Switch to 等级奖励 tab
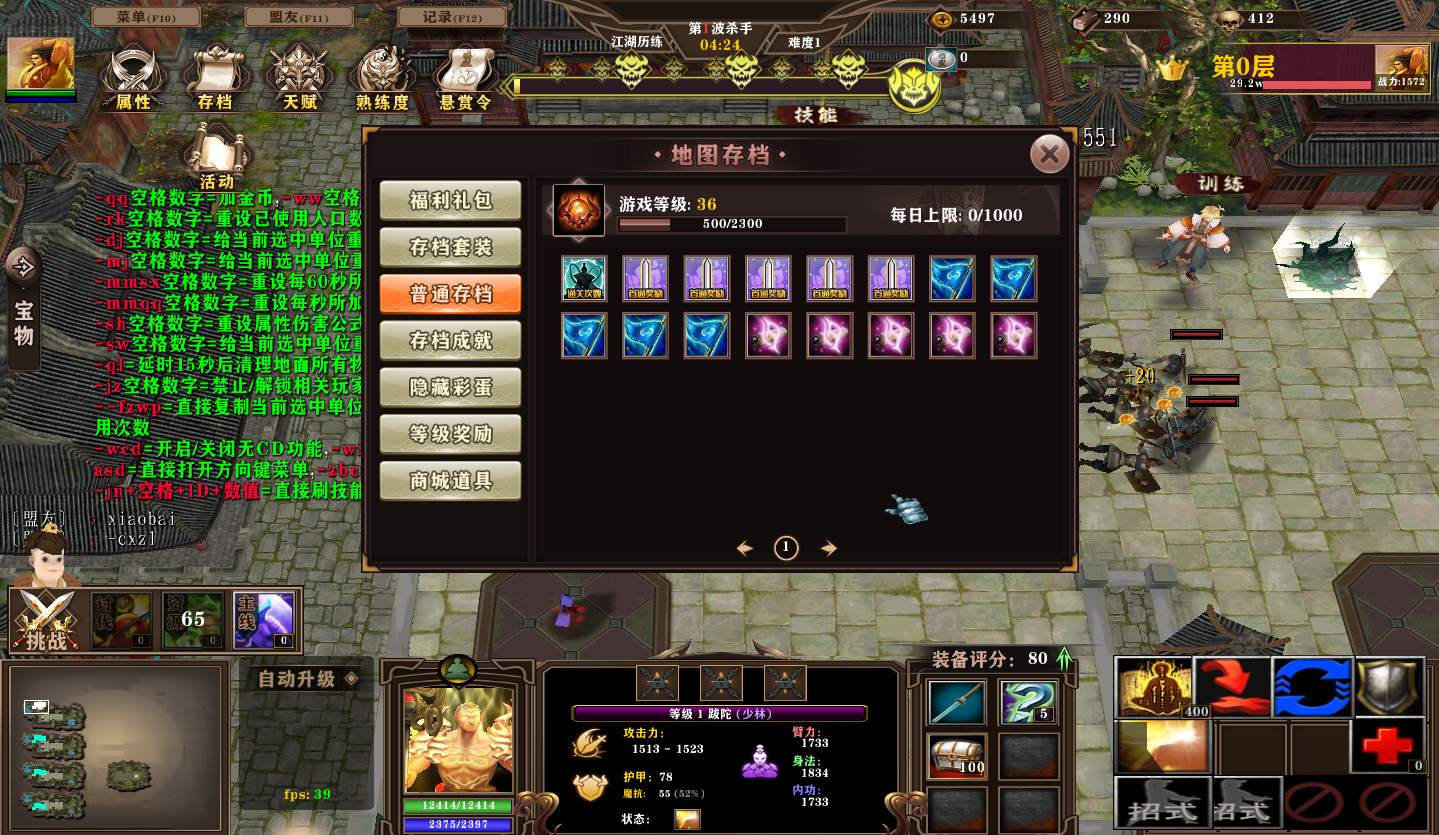 pyautogui.click(x=451, y=435)
